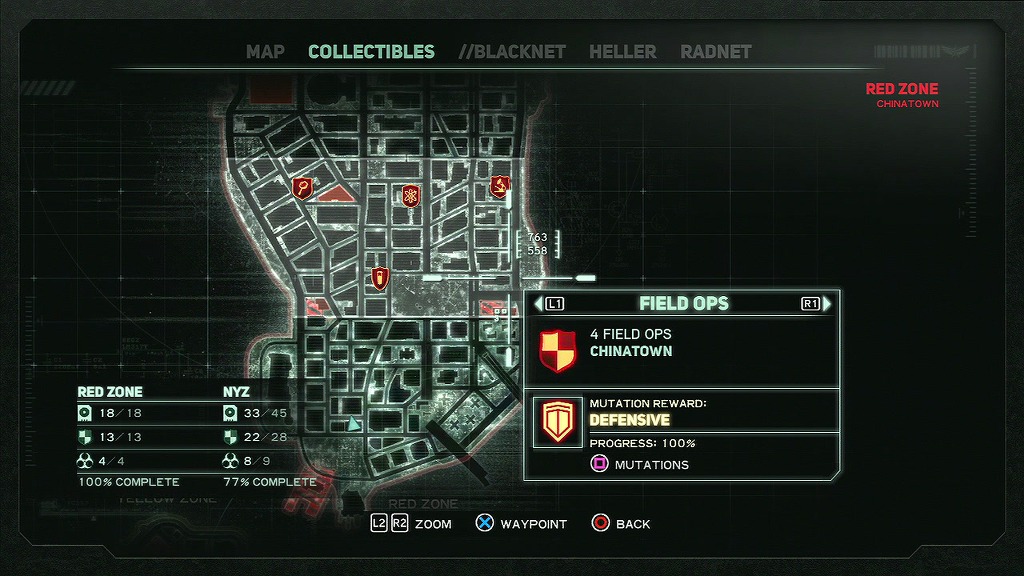Click the player position arrow on the map
The image size is (1024, 576).
[x=353, y=424]
